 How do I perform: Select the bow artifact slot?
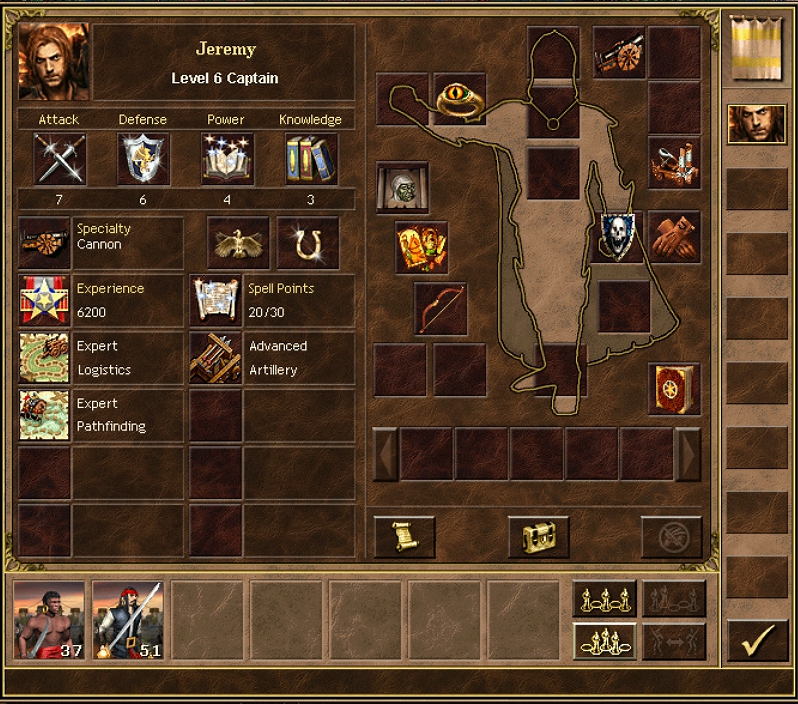pos(441,308)
